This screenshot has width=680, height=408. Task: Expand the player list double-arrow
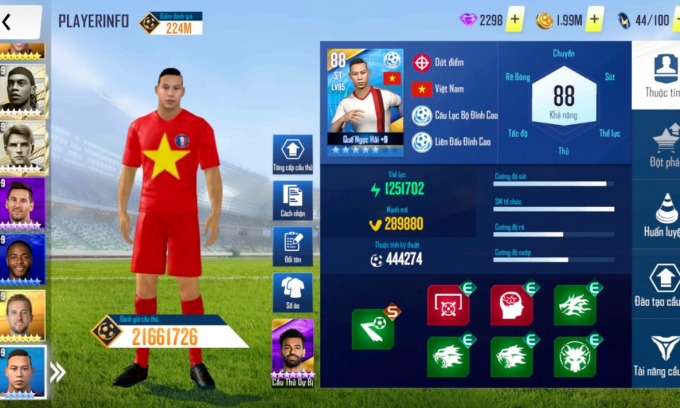58,373
